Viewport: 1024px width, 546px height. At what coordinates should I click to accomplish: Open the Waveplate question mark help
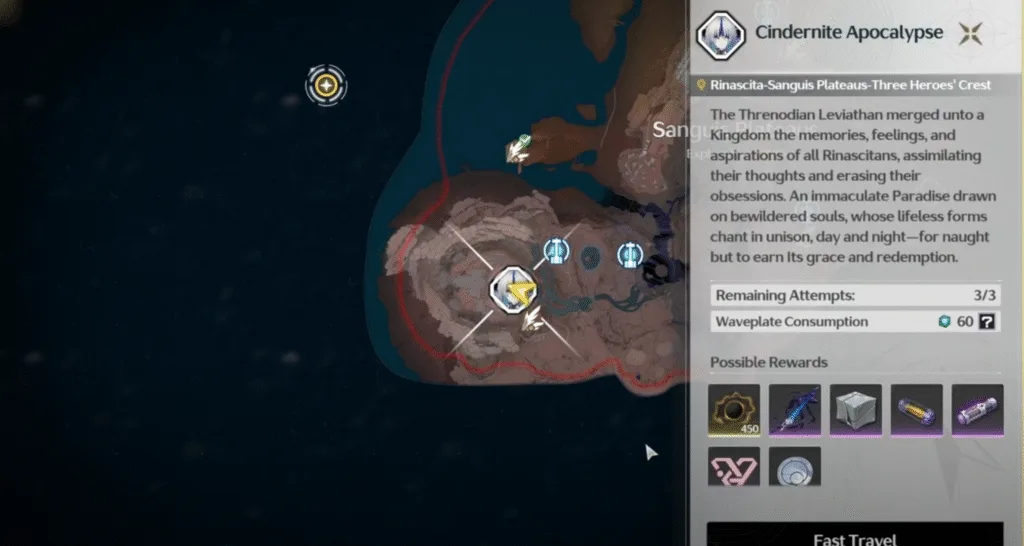tap(987, 322)
